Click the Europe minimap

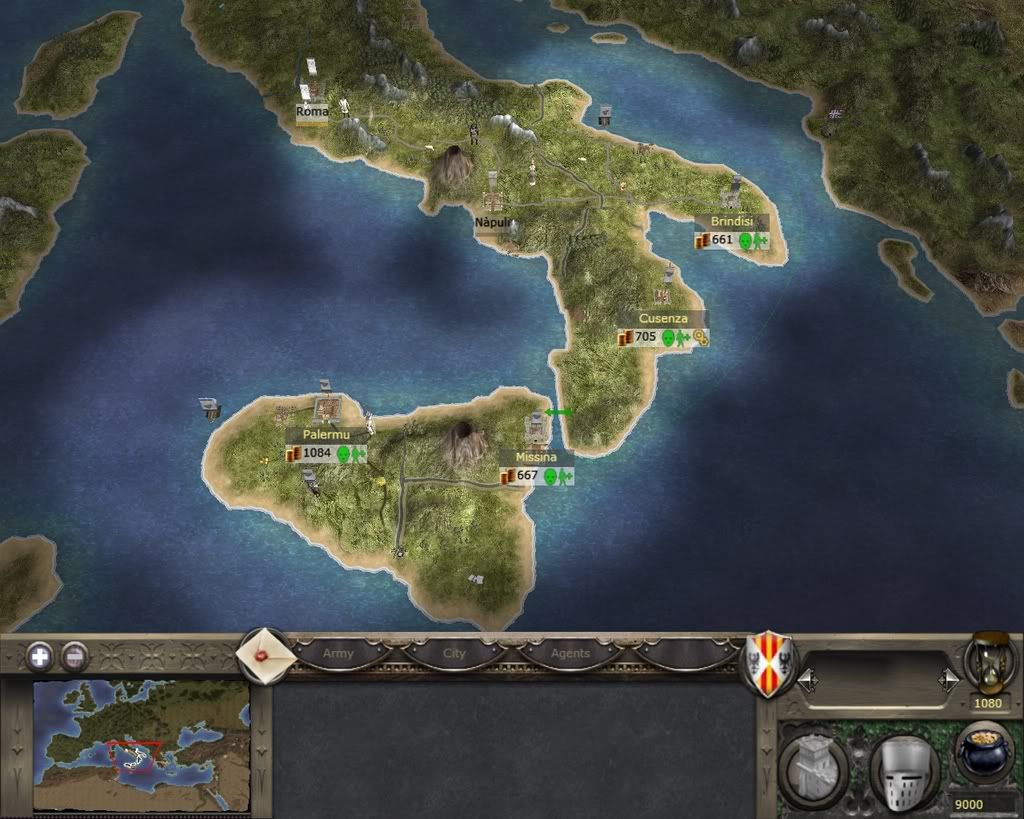pyautogui.click(x=141, y=745)
